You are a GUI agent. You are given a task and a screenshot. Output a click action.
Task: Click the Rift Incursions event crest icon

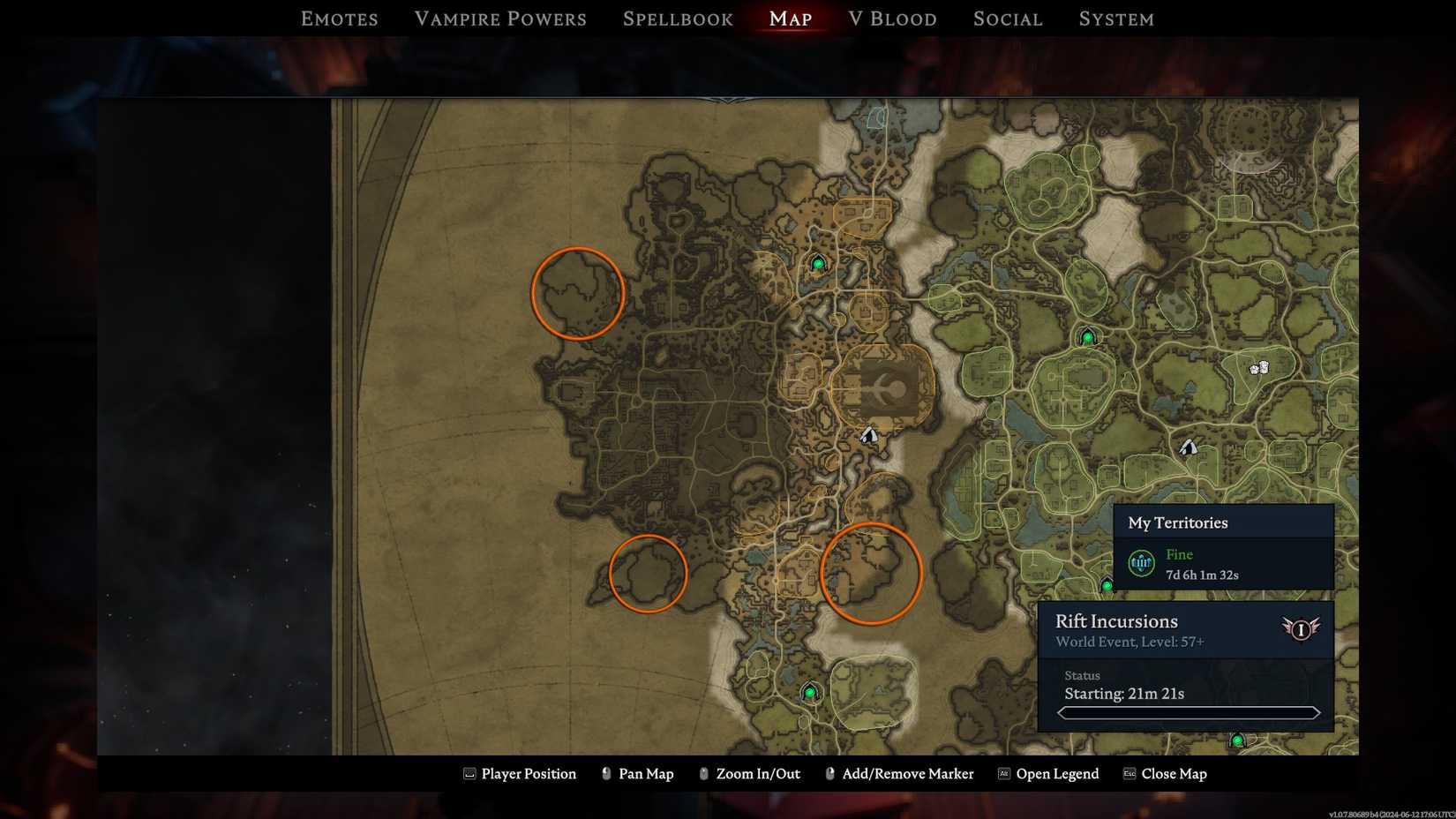click(x=1302, y=629)
